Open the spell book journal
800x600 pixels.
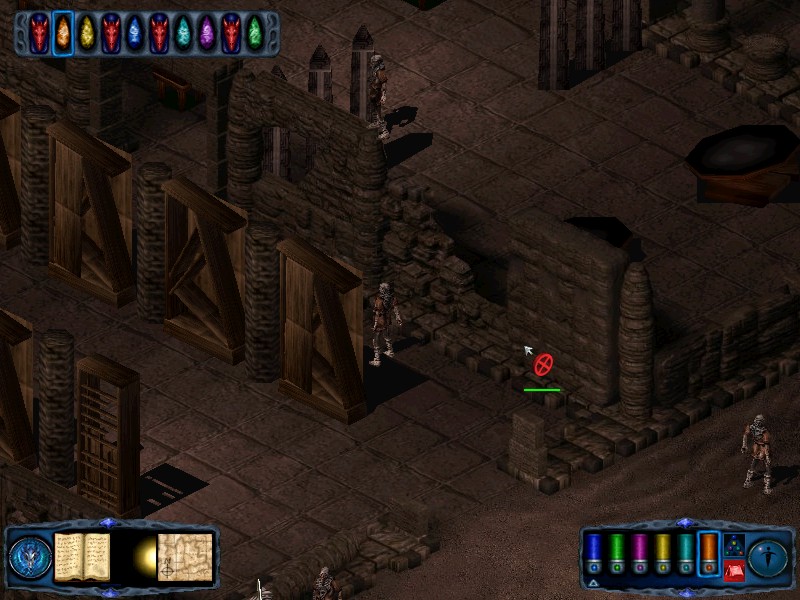[x=81, y=555]
